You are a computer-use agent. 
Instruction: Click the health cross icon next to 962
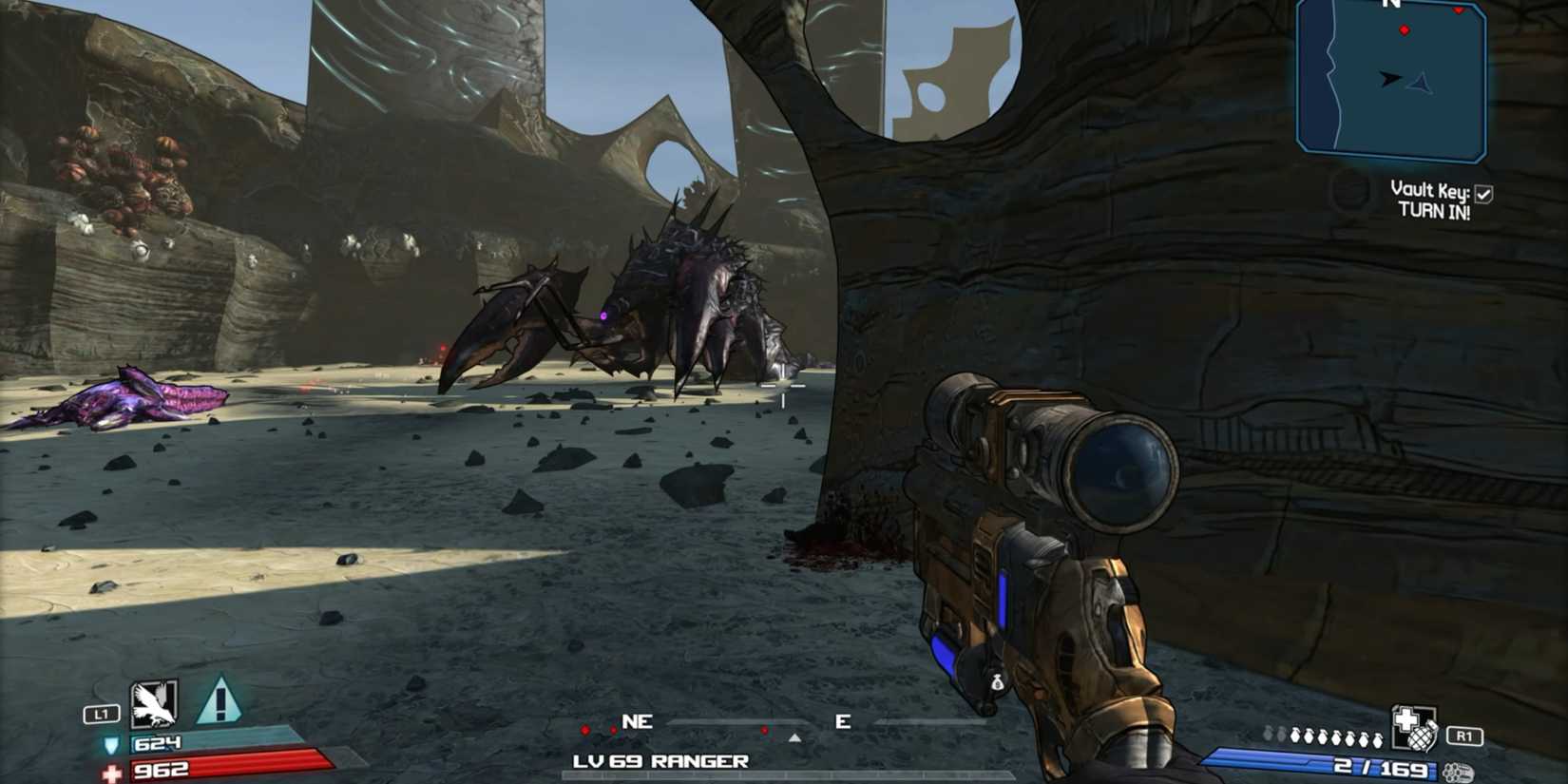111,771
